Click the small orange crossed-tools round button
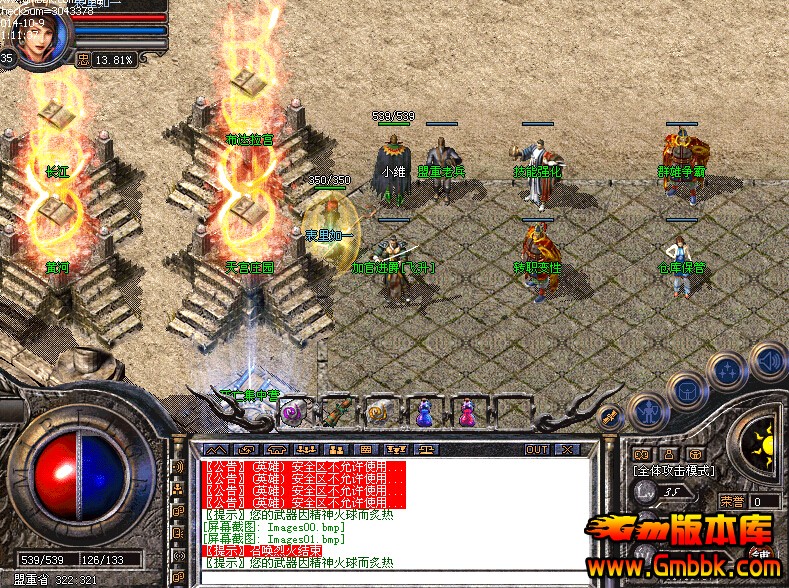This screenshot has height=588, width=789. coord(607,417)
